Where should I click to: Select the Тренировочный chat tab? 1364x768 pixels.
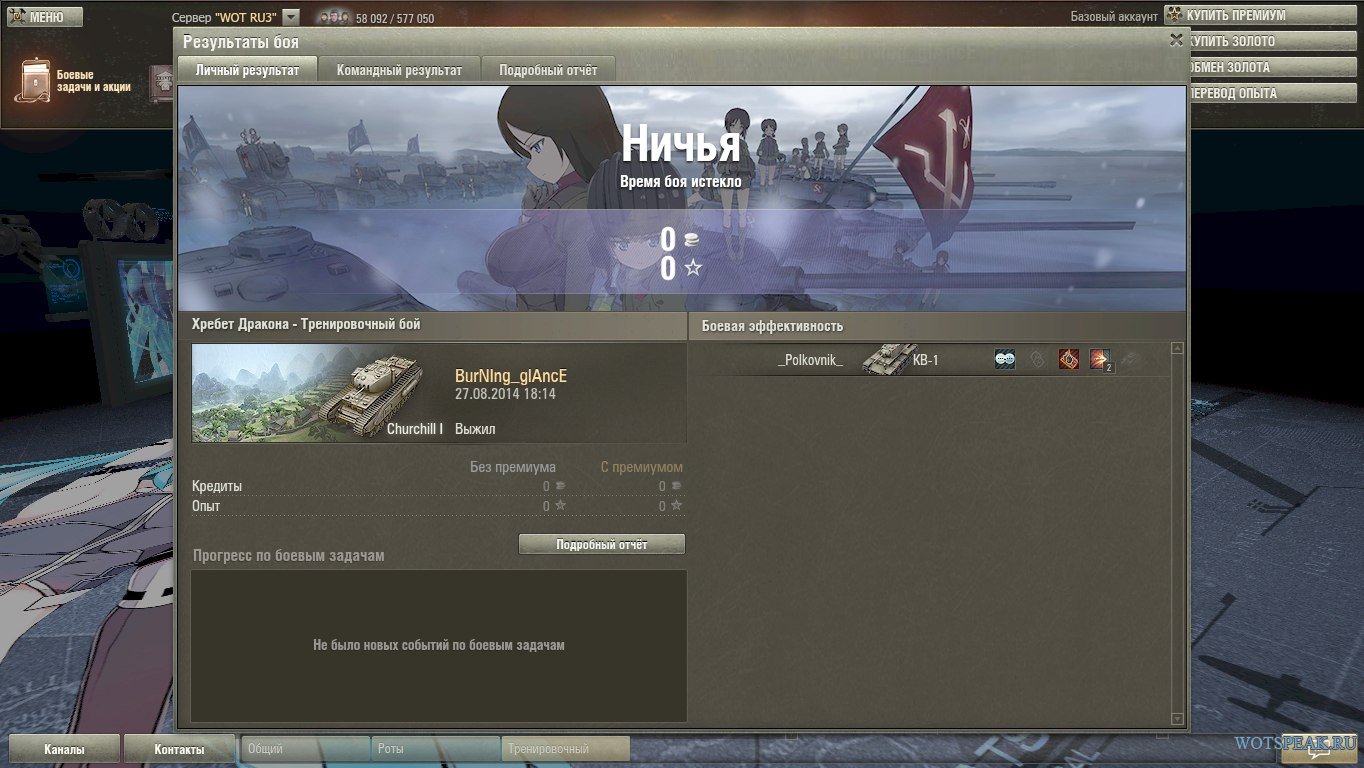pyautogui.click(x=566, y=749)
